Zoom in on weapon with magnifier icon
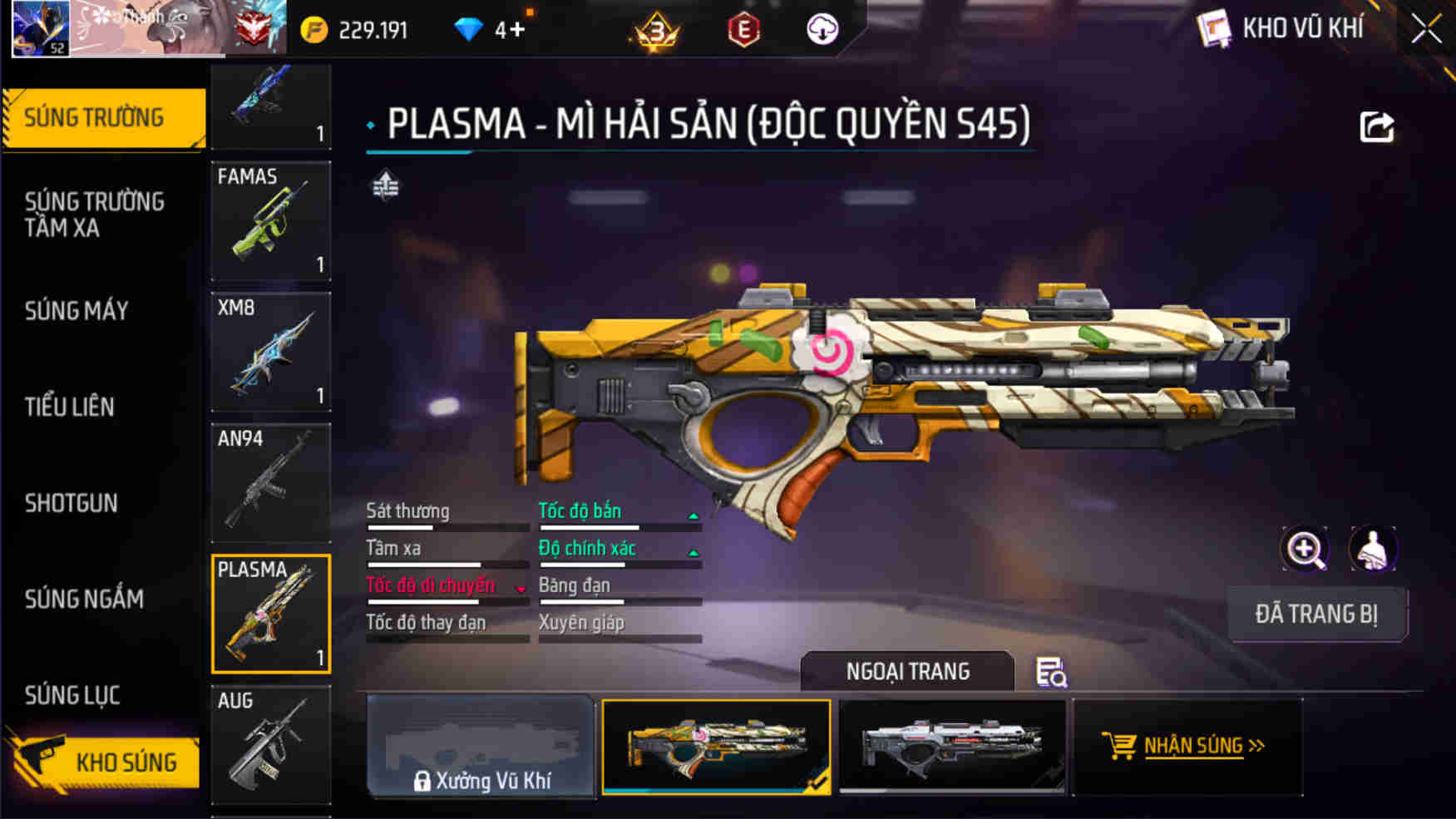The width and height of the screenshot is (1456, 819). click(1305, 549)
